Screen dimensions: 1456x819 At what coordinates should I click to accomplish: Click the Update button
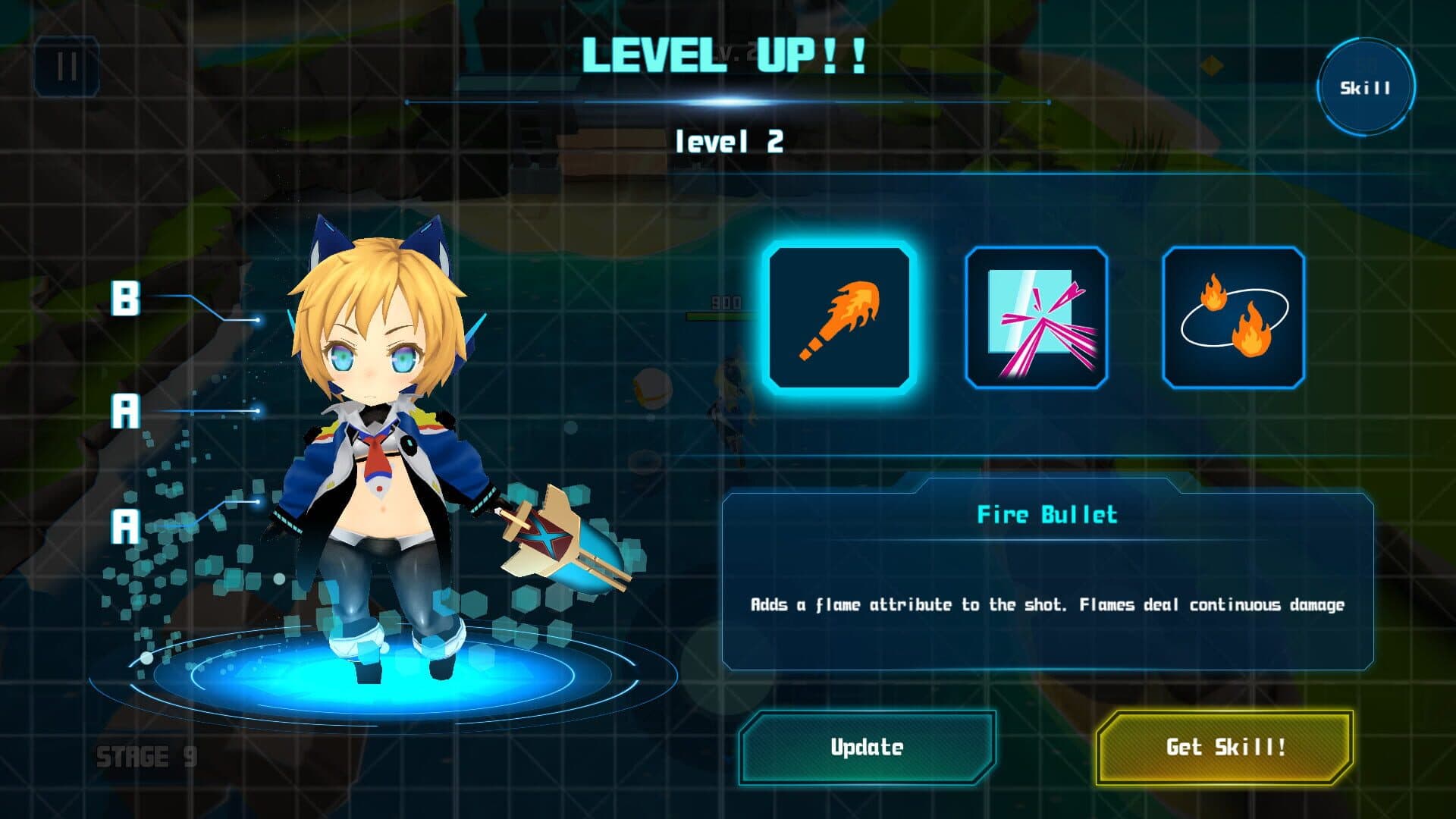[x=867, y=748]
